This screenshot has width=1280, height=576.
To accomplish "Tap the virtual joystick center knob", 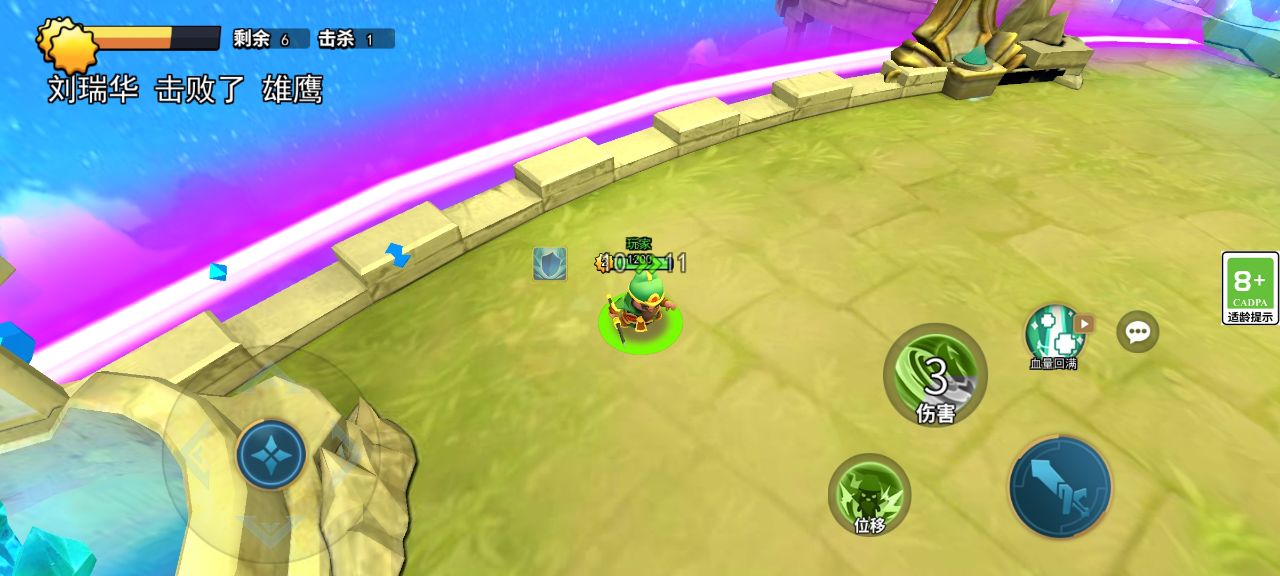I will (x=271, y=454).
